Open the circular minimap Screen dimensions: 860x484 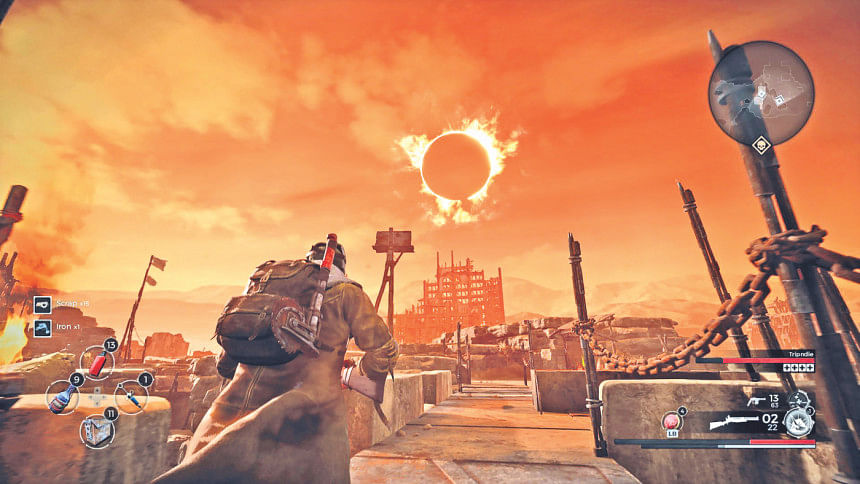[761, 93]
